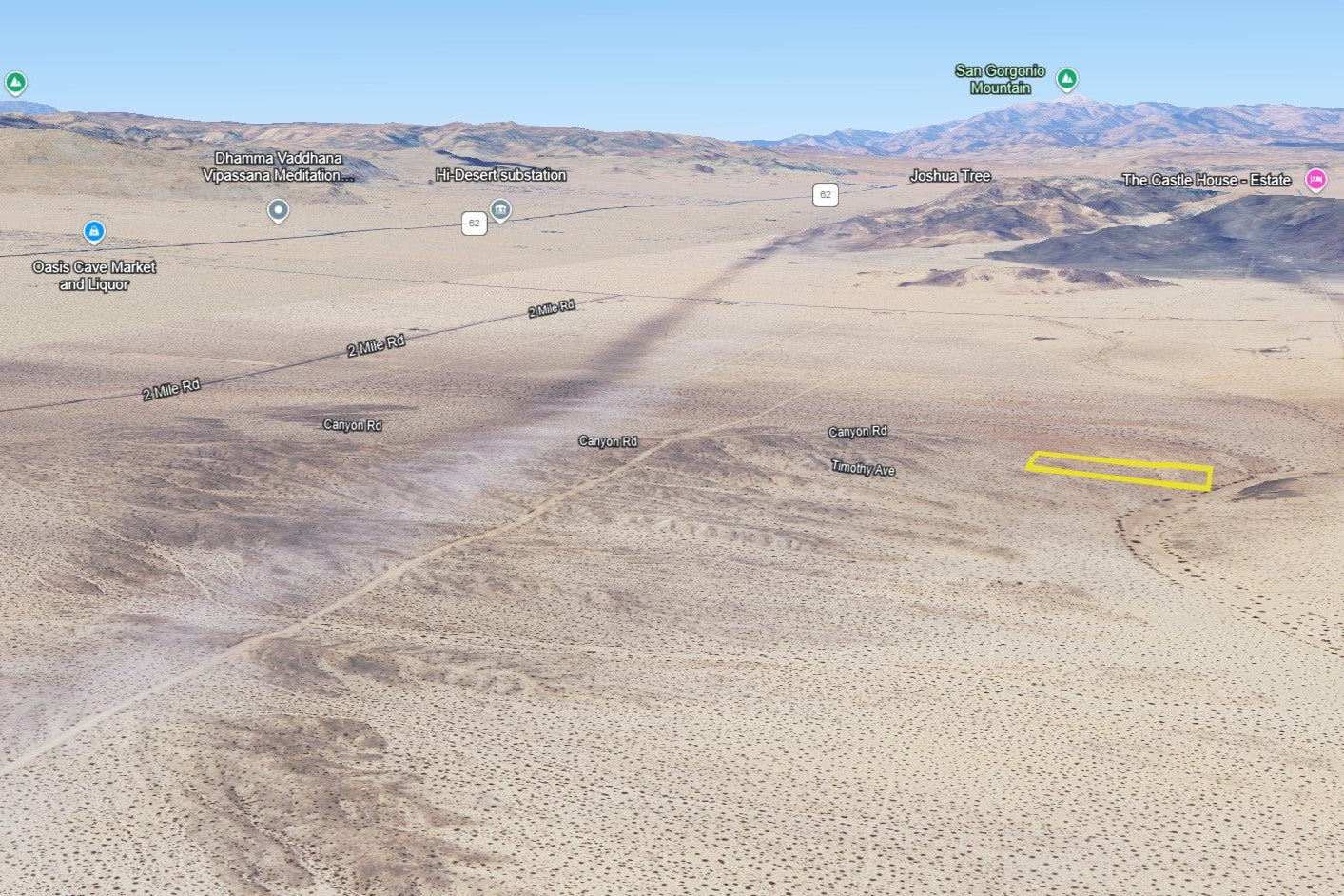1344x896 pixels.
Task: Select the San Gorgonio Mountain peak marker
Action: tap(1067, 78)
